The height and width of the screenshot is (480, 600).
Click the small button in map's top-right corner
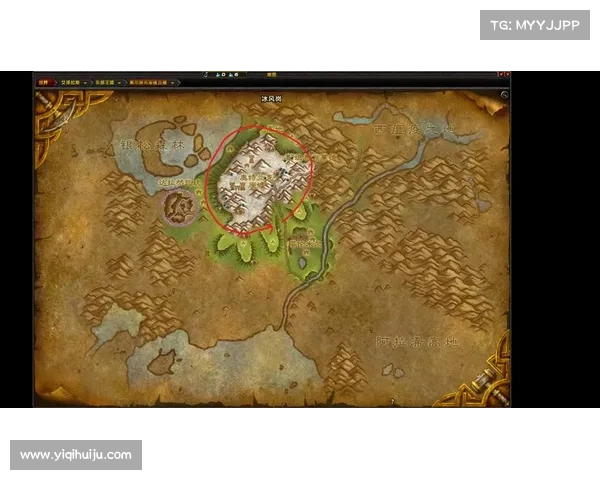504,95
